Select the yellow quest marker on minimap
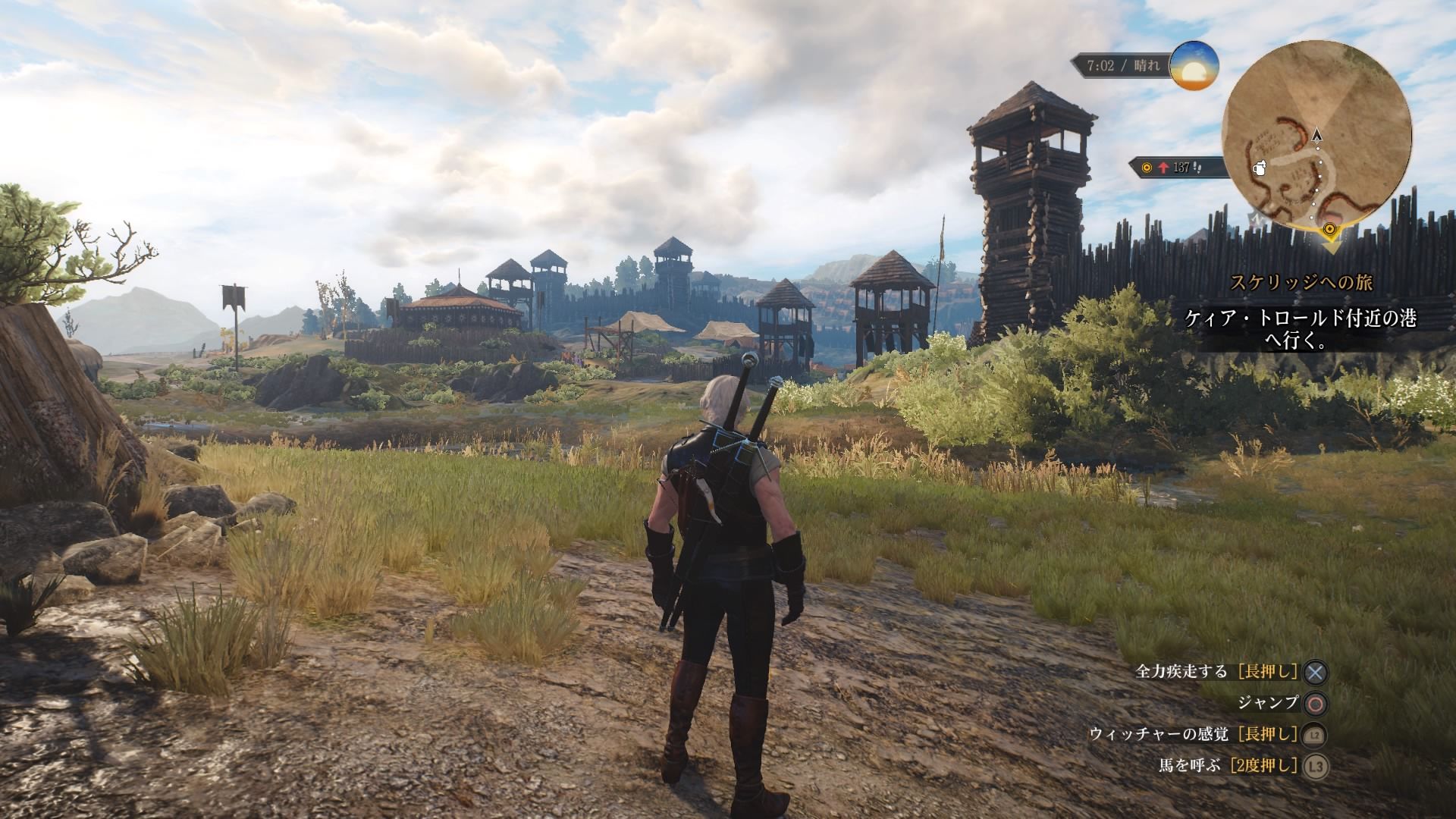This screenshot has height=819, width=1456. [1329, 230]
